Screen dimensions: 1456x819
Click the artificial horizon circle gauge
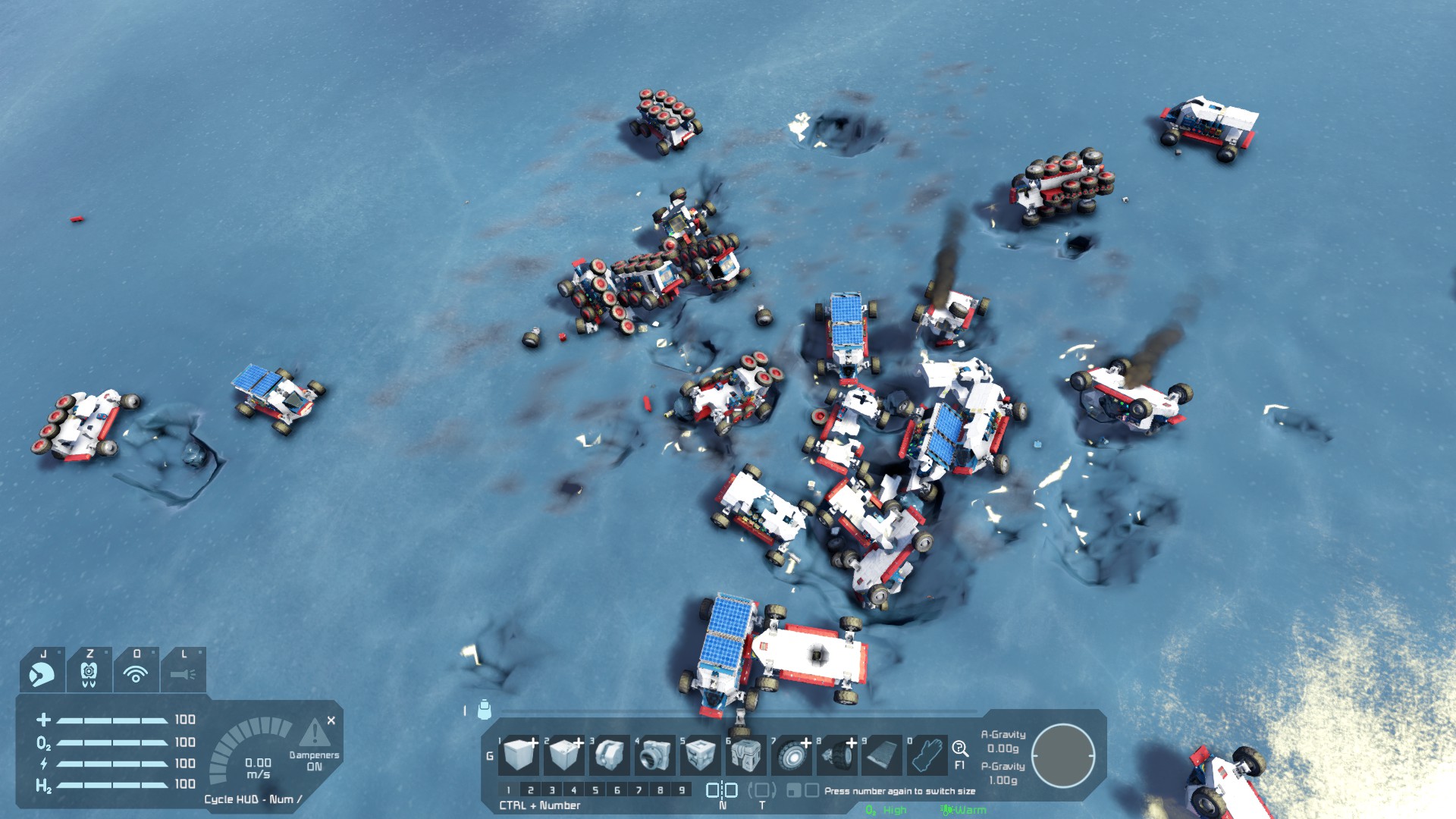pos(1063,756)
